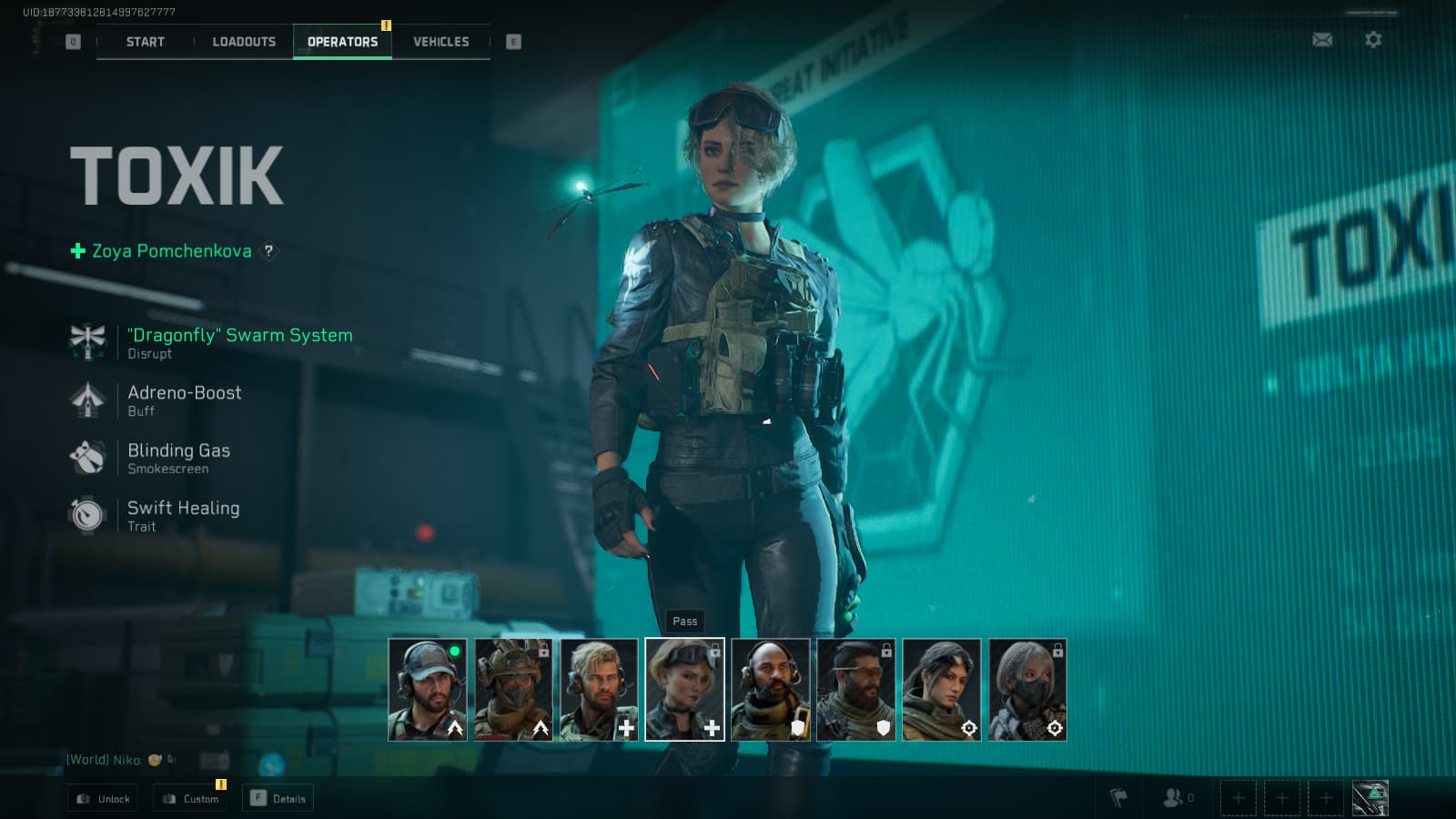Viewport: 1456px width, 819px height.
Task: Switch to the START tab
Action: pyautogui.click(x=146, y=42)
